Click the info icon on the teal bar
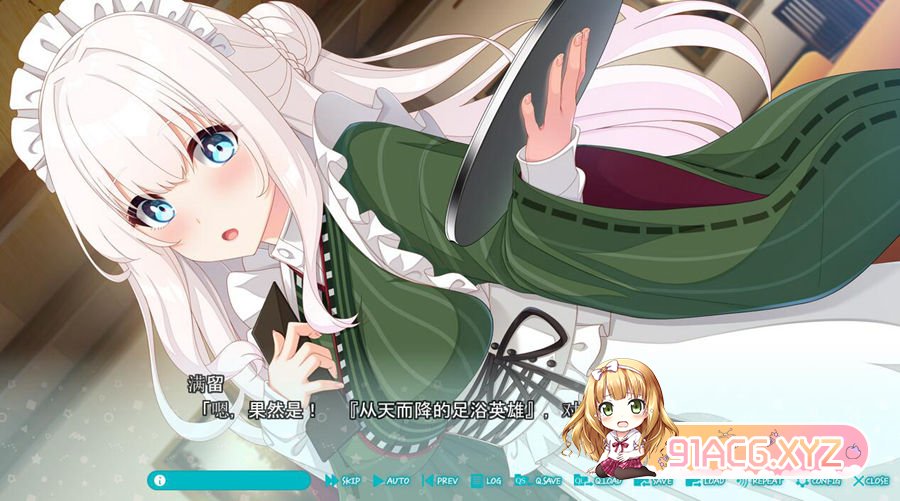This screenshot has width=900, height=501. (159, 480)
